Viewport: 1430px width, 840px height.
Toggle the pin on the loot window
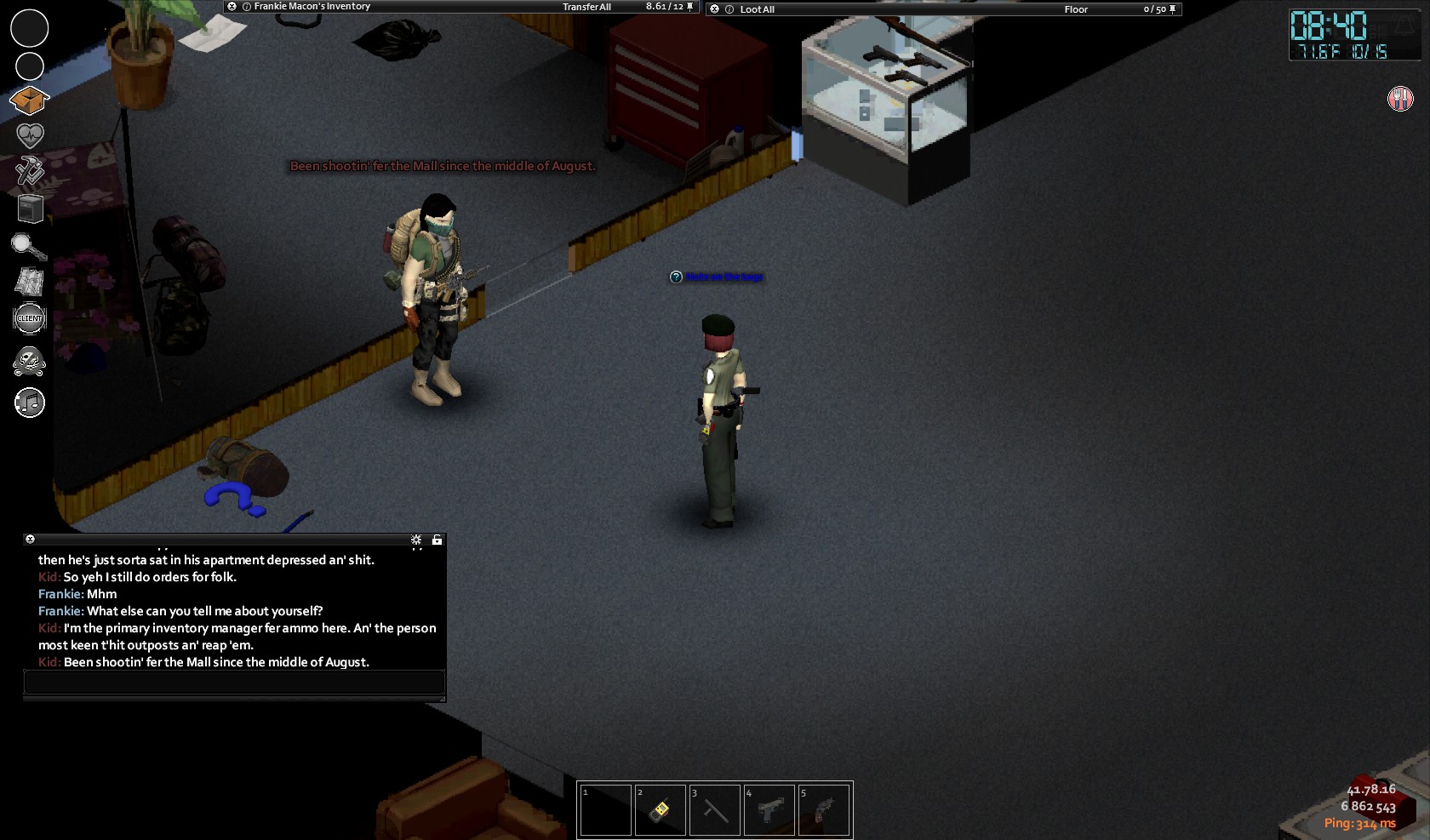click(1173, 9)
